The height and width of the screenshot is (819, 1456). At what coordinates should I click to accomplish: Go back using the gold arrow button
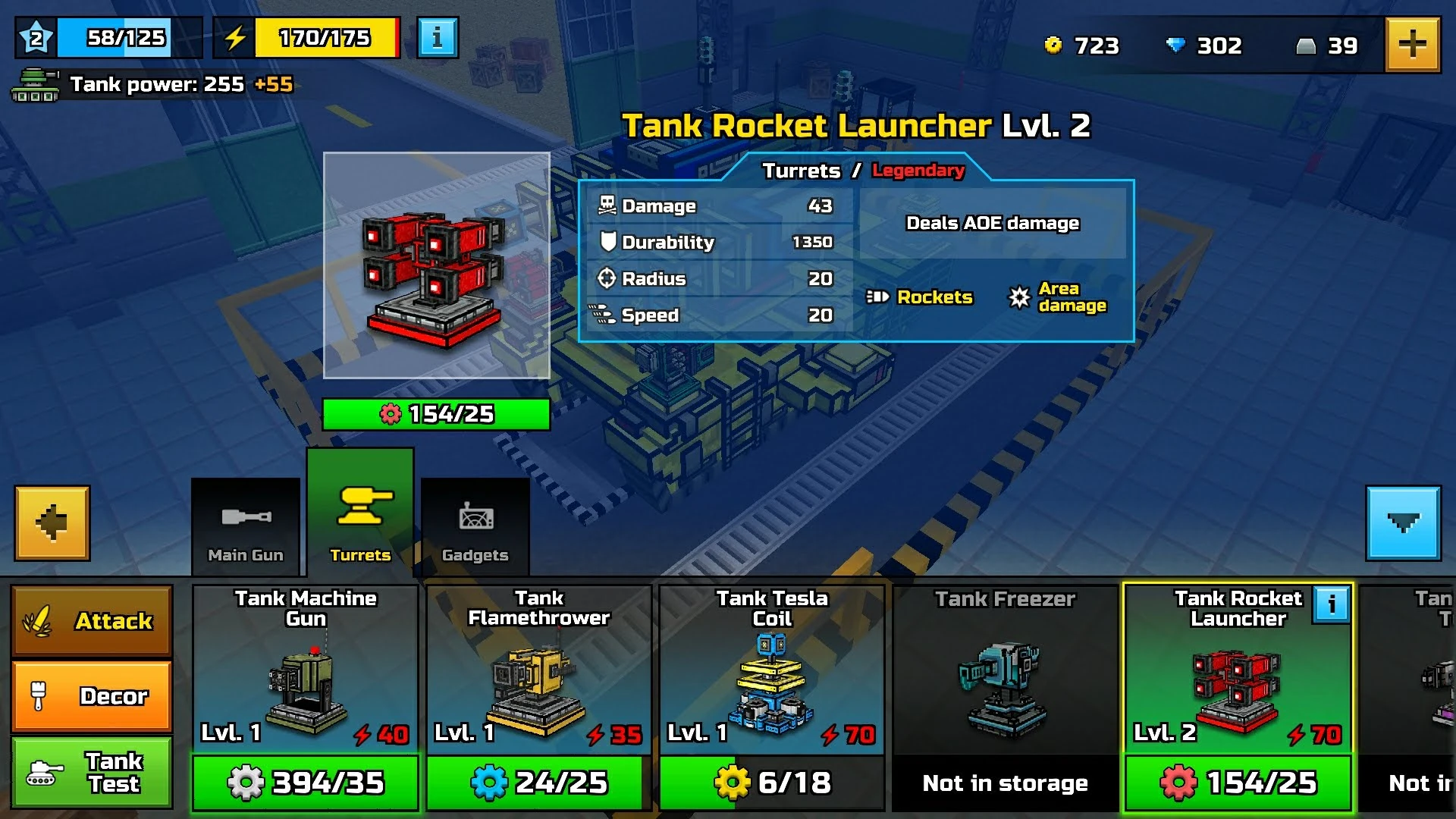click(51, 522)
